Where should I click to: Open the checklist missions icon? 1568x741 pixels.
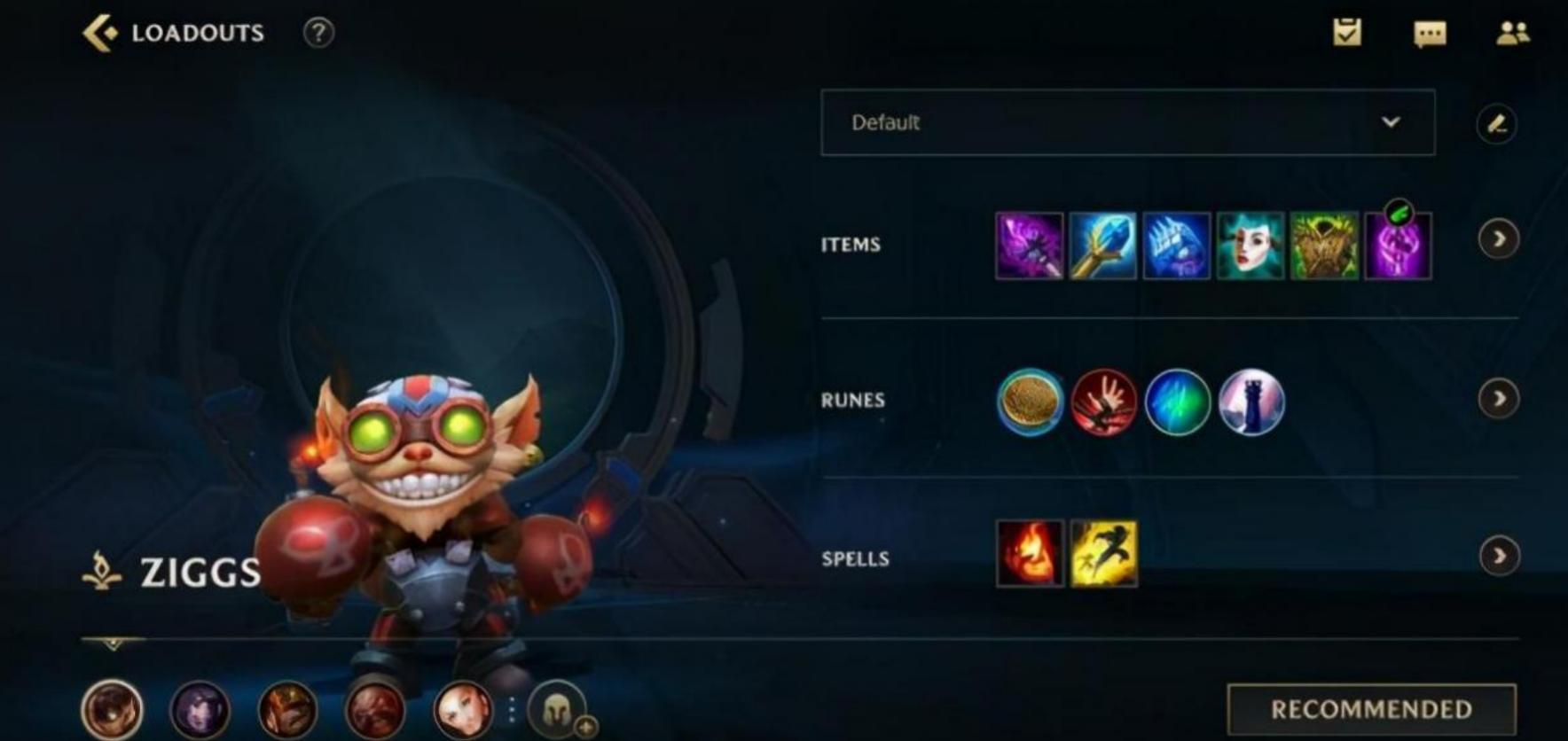[1346, 33]
